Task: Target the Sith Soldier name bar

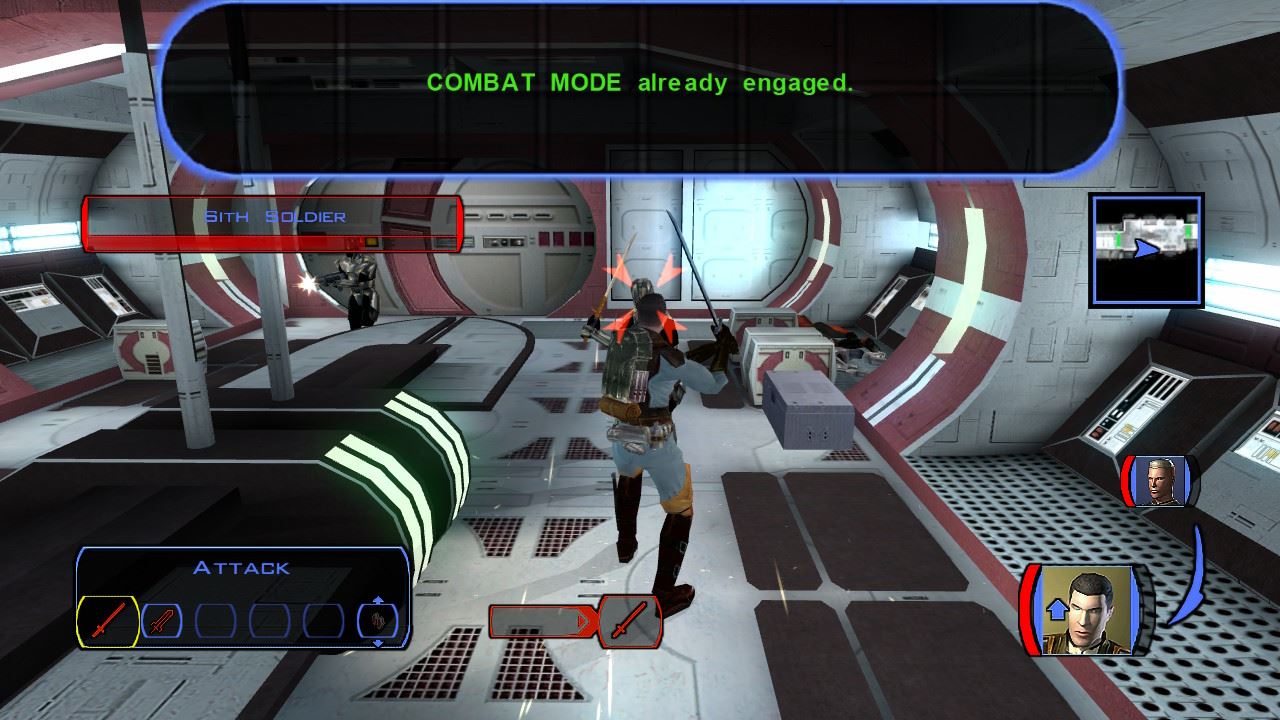Action: point(273,224)
